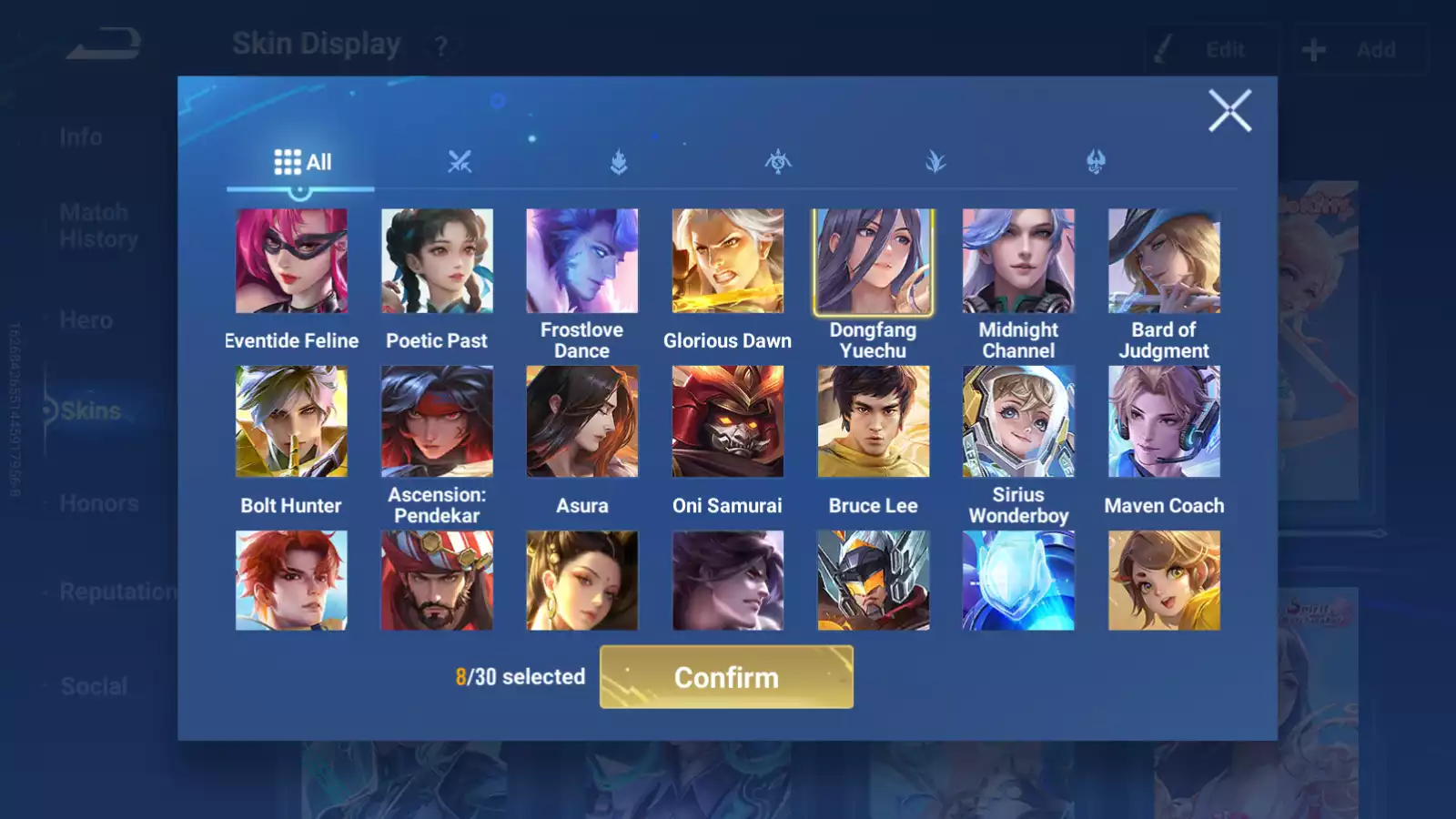The image size is (1456, 819).
Task: Select the Bruce Lee skin
Action: click(x=873, y=420)
